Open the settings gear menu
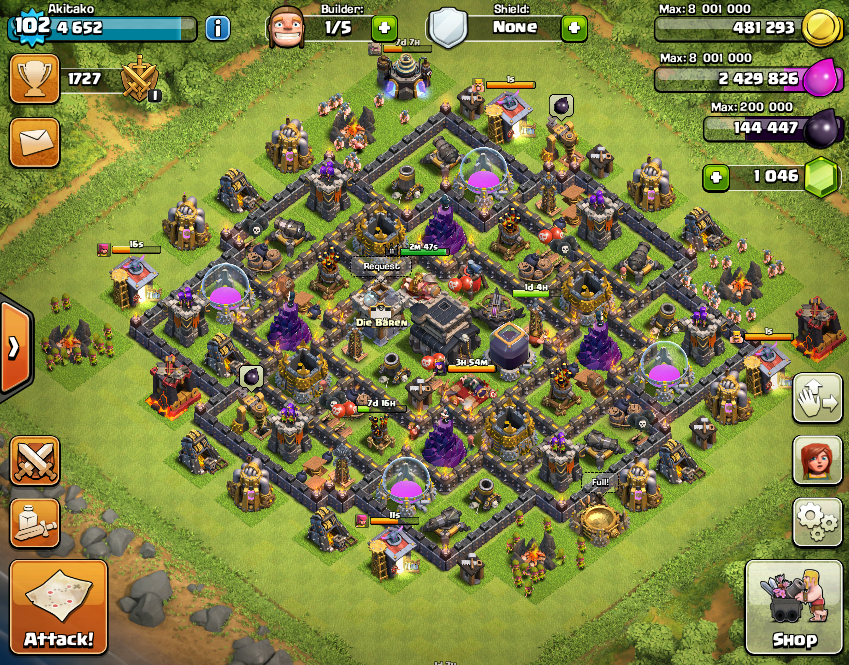 tap(817, 520)
